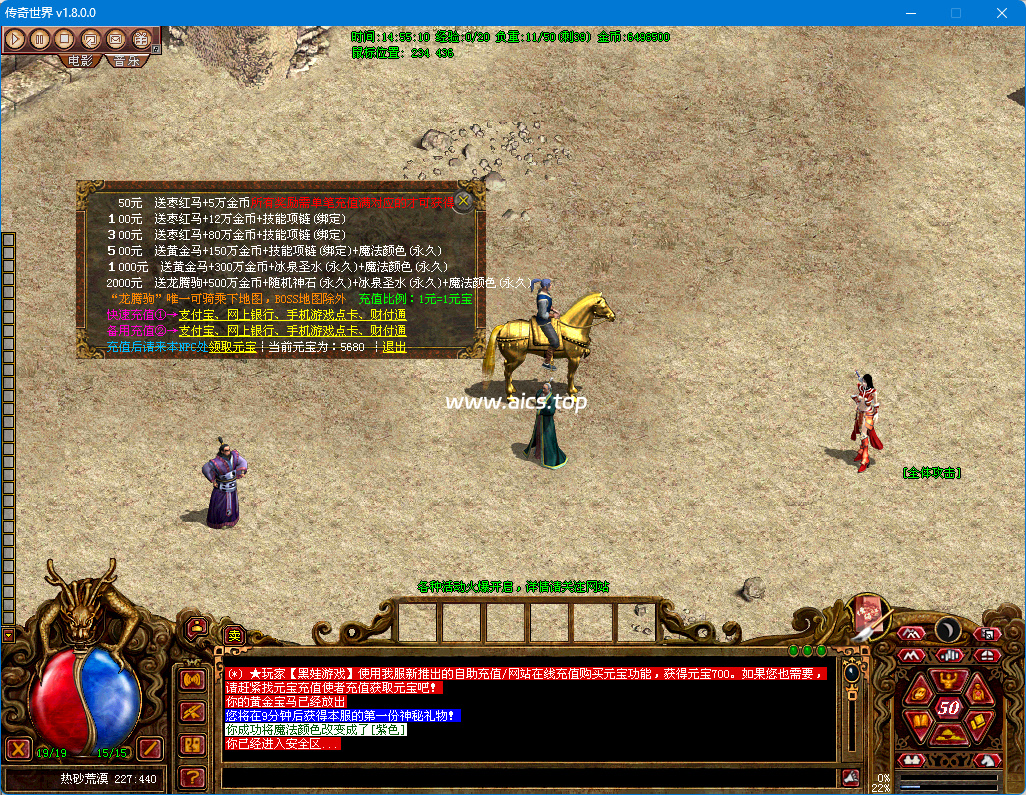The width and height of the screenshot is (1026, 795).
Task: Open the question mark help button
Action: click(192, 776)
